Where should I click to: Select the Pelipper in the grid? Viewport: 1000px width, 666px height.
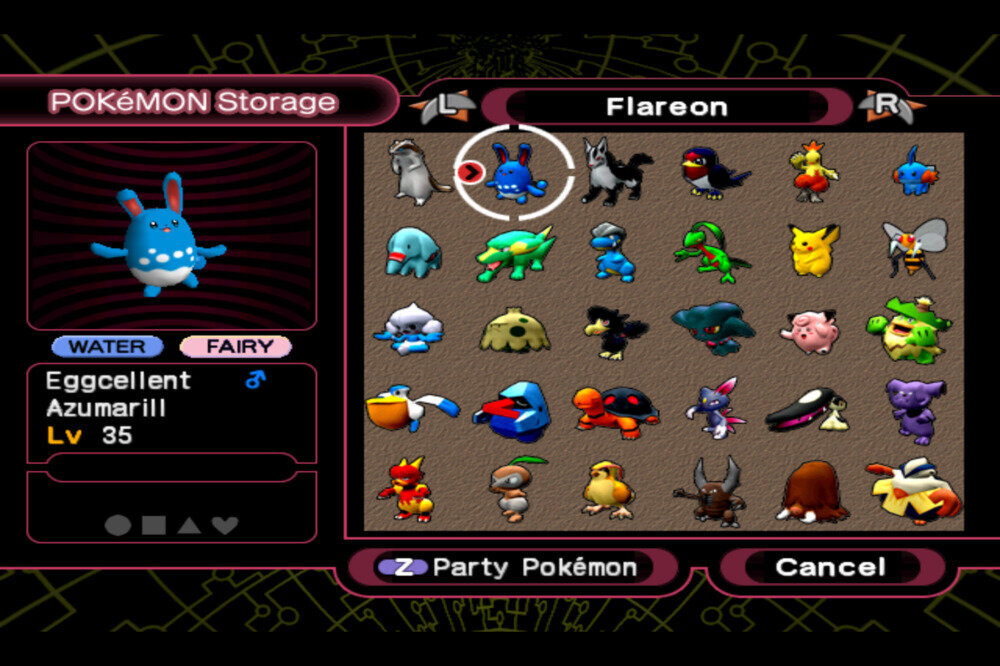tap(411, 407)
